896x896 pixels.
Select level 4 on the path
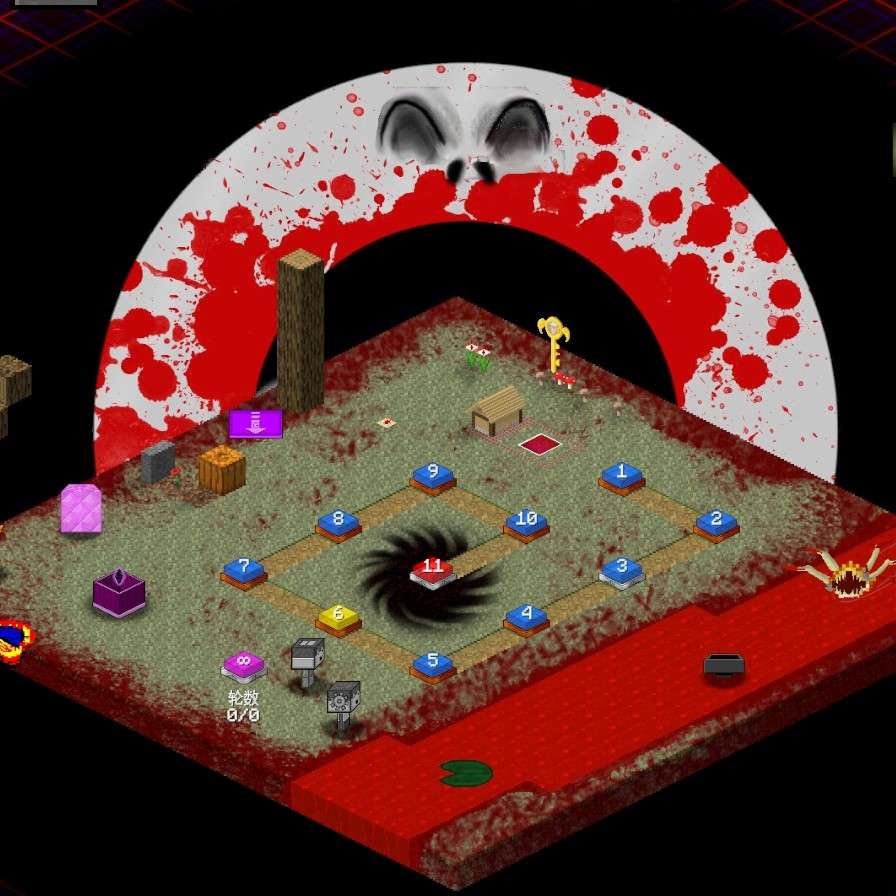pyautogui.click(x=526, y=617)
